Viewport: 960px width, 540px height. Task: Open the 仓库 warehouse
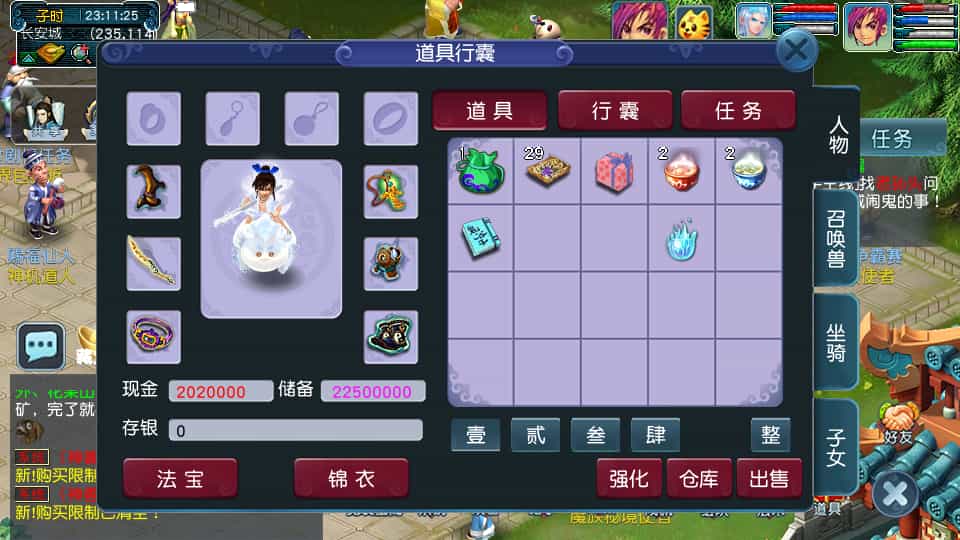(x=699, y=479)
